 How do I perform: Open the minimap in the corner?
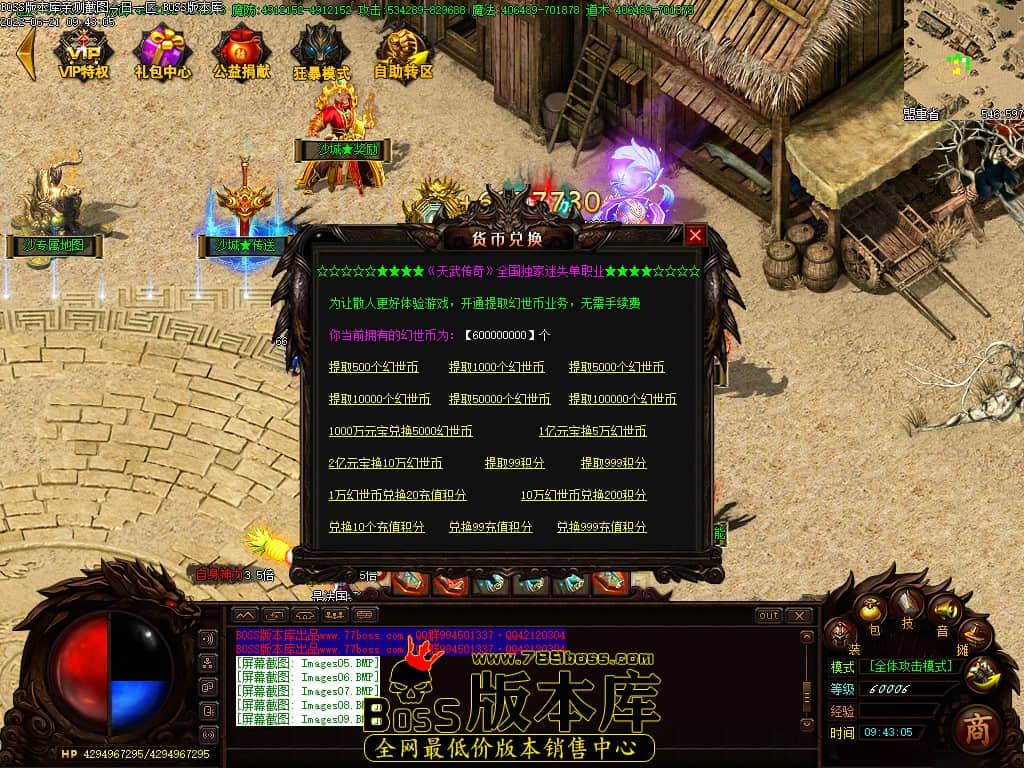coord(963,55)
